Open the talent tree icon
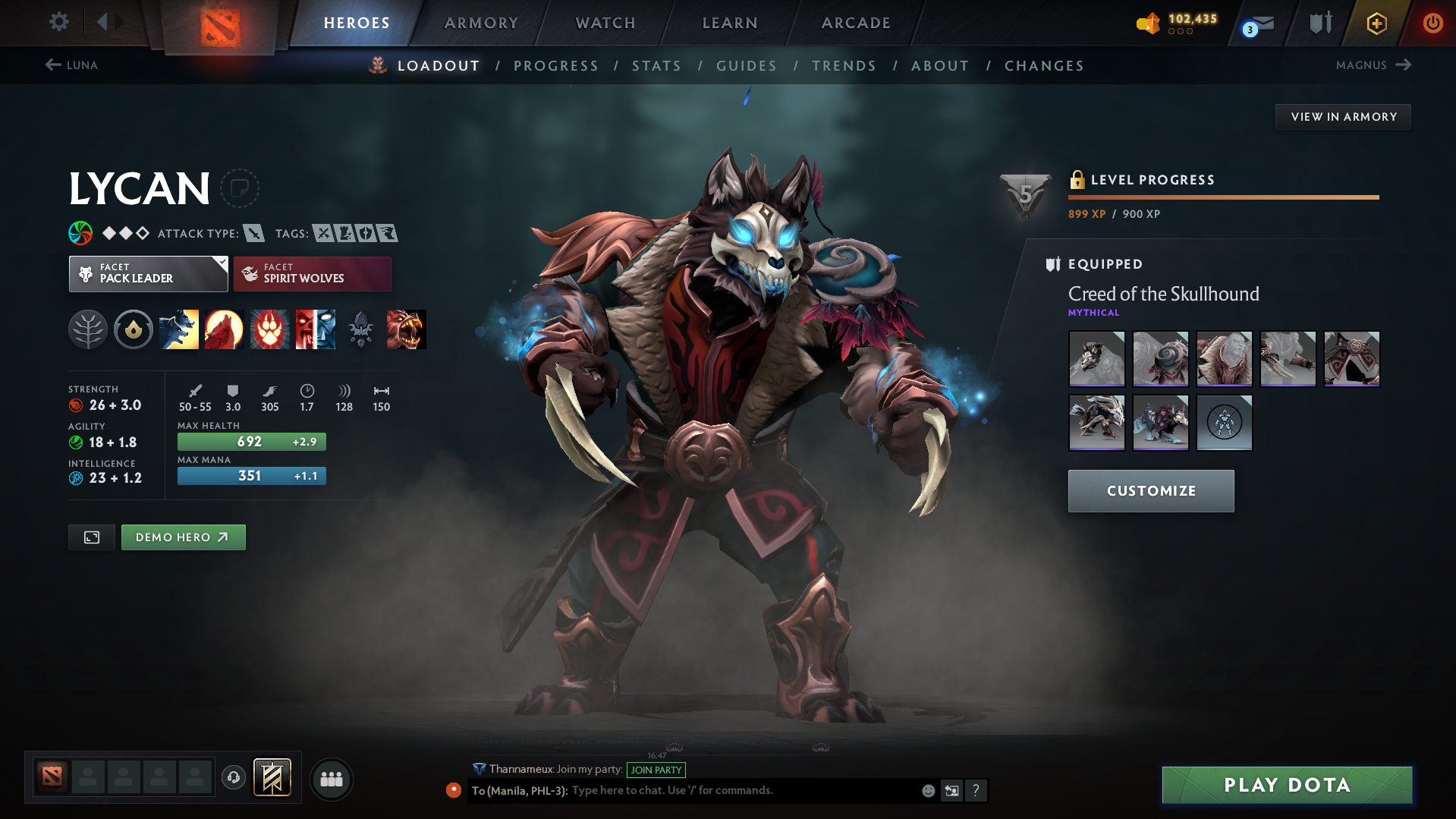The width and height of the screenshot is (1456, 819). [x=88, y=329]
